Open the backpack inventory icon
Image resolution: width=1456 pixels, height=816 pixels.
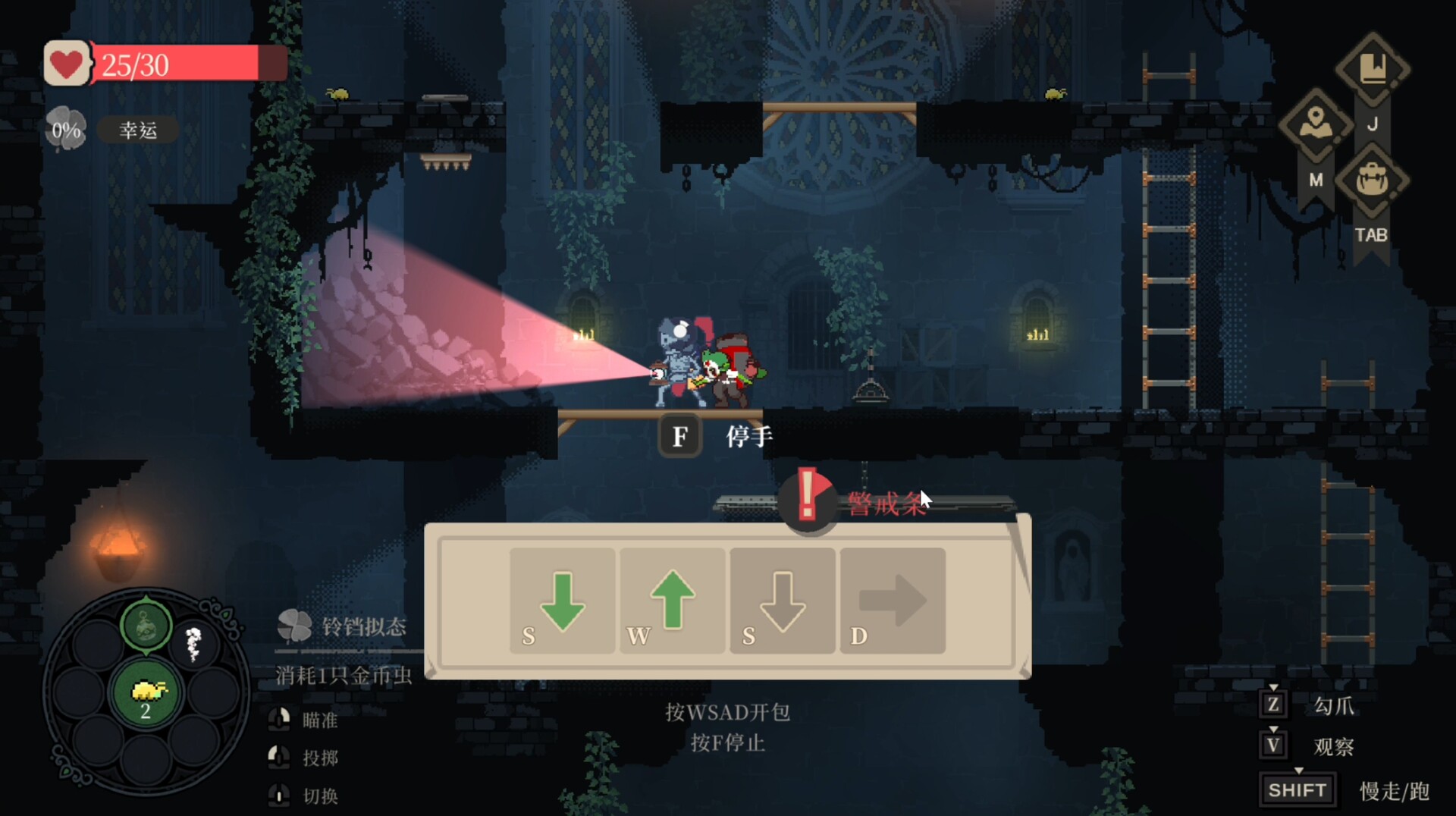coord(1372,180)
